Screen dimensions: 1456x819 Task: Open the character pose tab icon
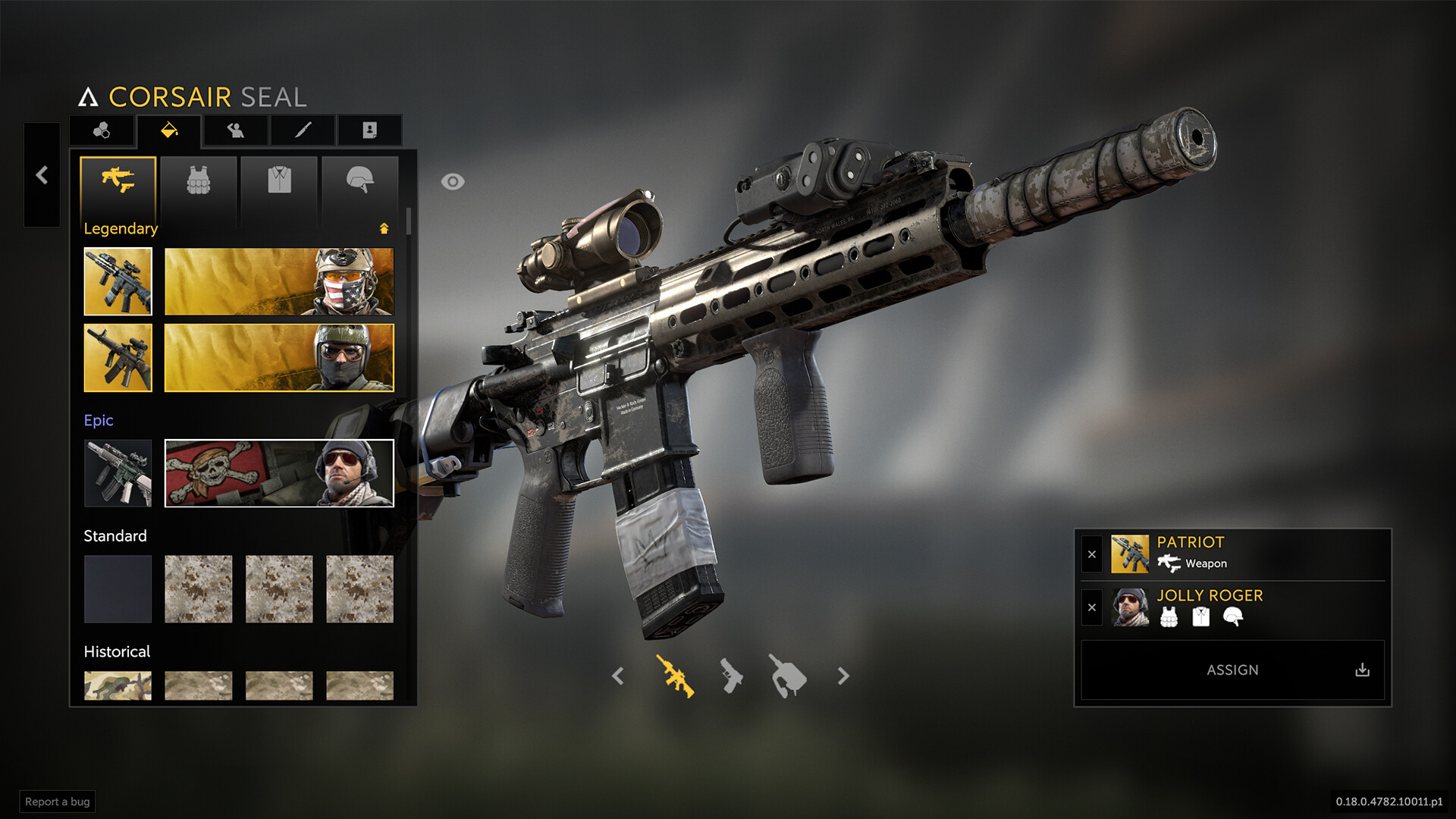point(235,130)
